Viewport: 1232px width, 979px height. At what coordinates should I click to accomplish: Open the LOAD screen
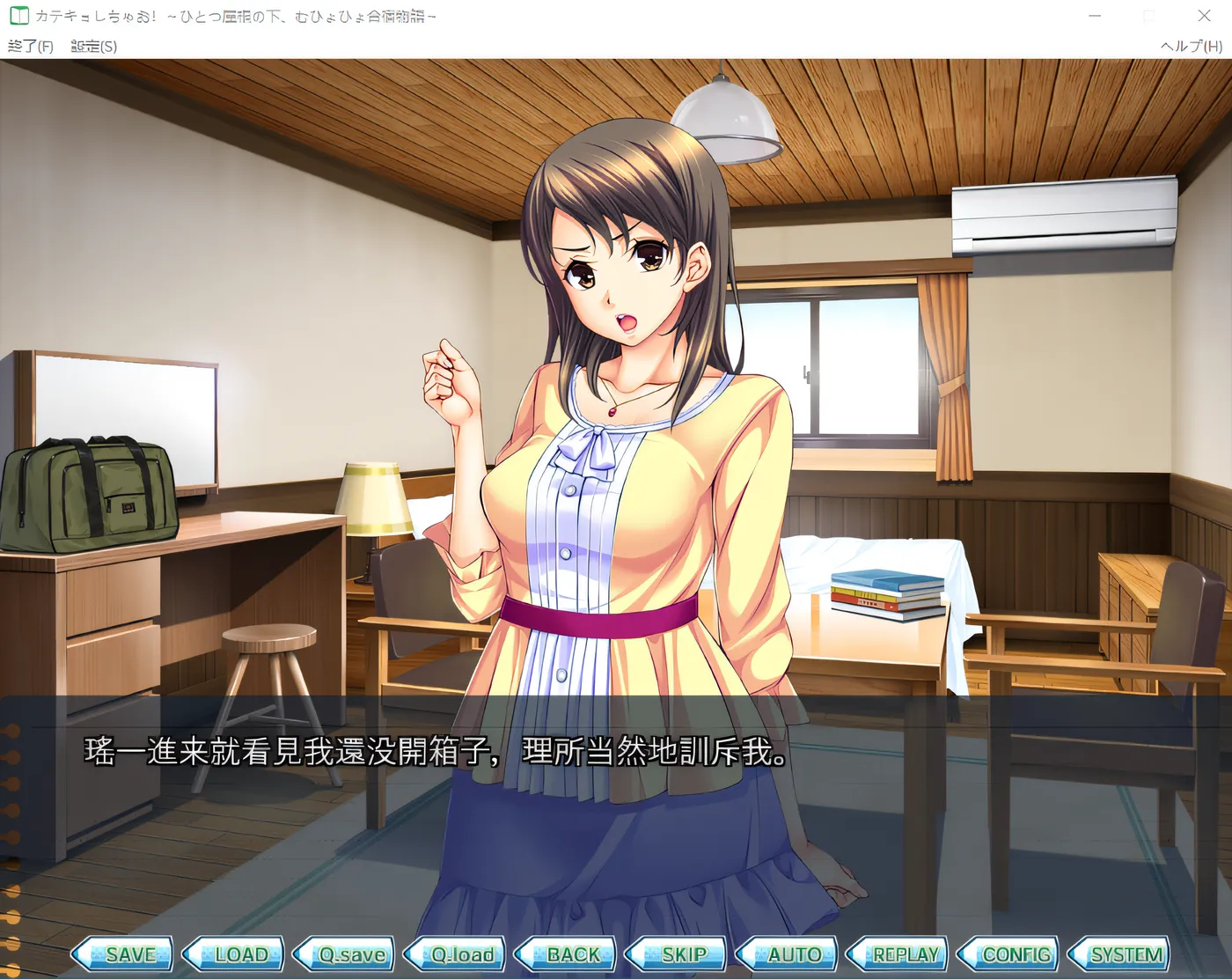coord(238,954)
